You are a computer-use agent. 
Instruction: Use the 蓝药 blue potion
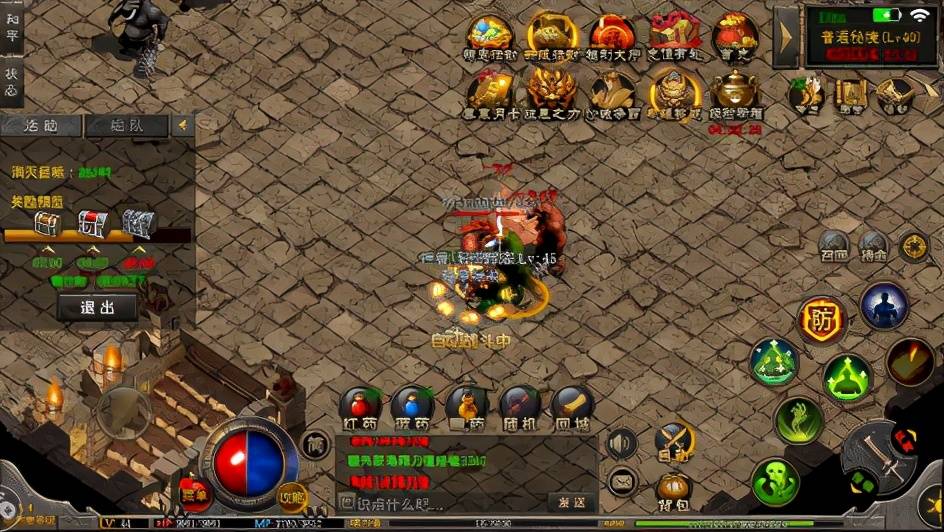click(412, 407)
